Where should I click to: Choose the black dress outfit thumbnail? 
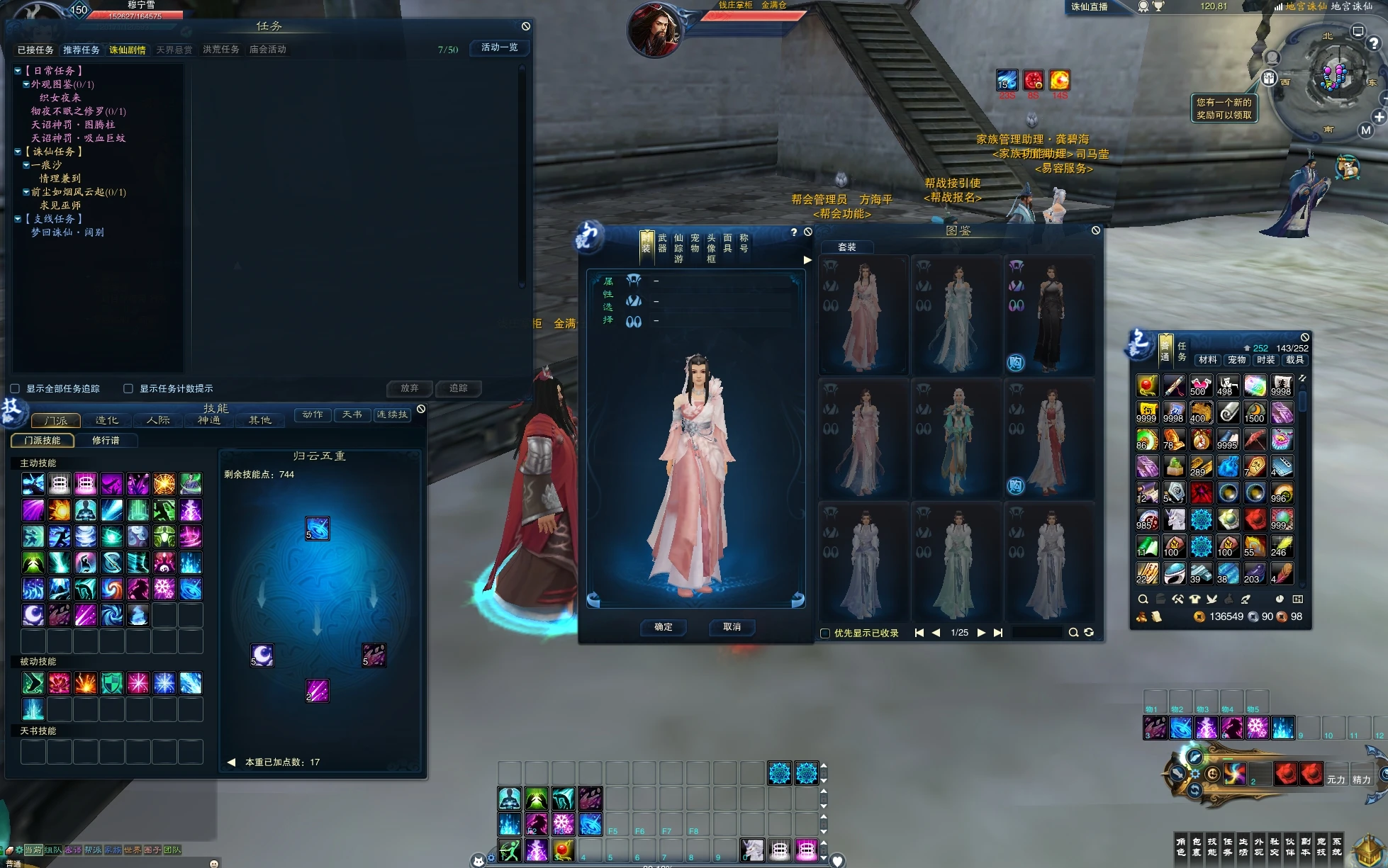coord(1049,315)
